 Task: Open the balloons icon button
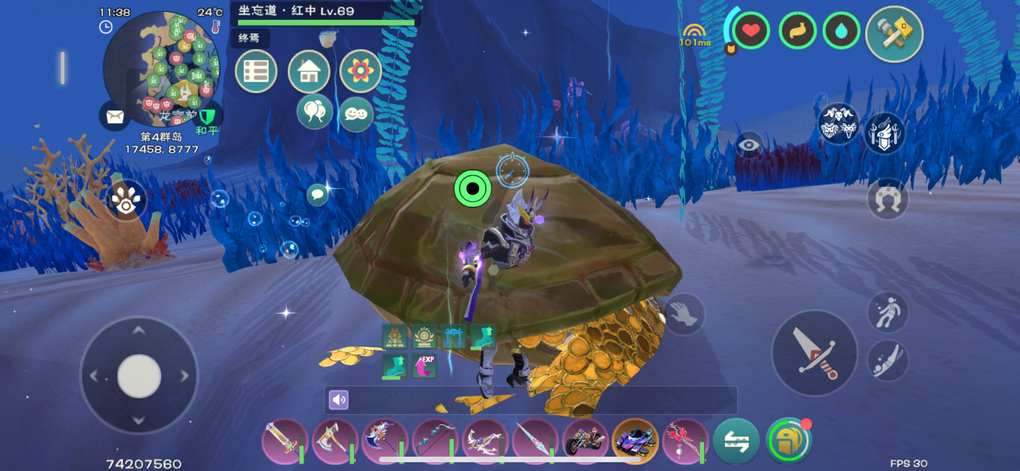click(314, 111)
